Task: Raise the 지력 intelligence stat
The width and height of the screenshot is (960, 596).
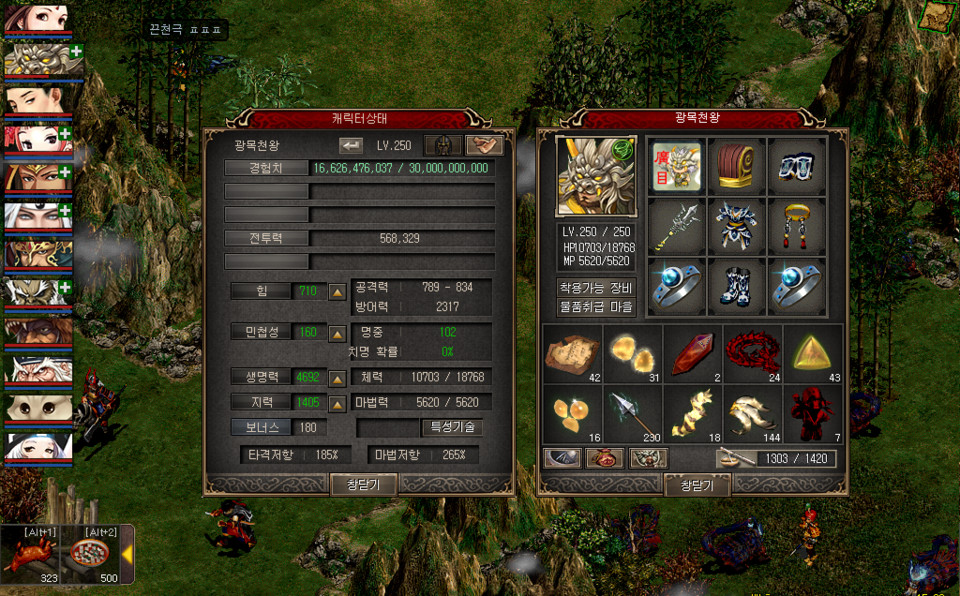Action: 338,402
